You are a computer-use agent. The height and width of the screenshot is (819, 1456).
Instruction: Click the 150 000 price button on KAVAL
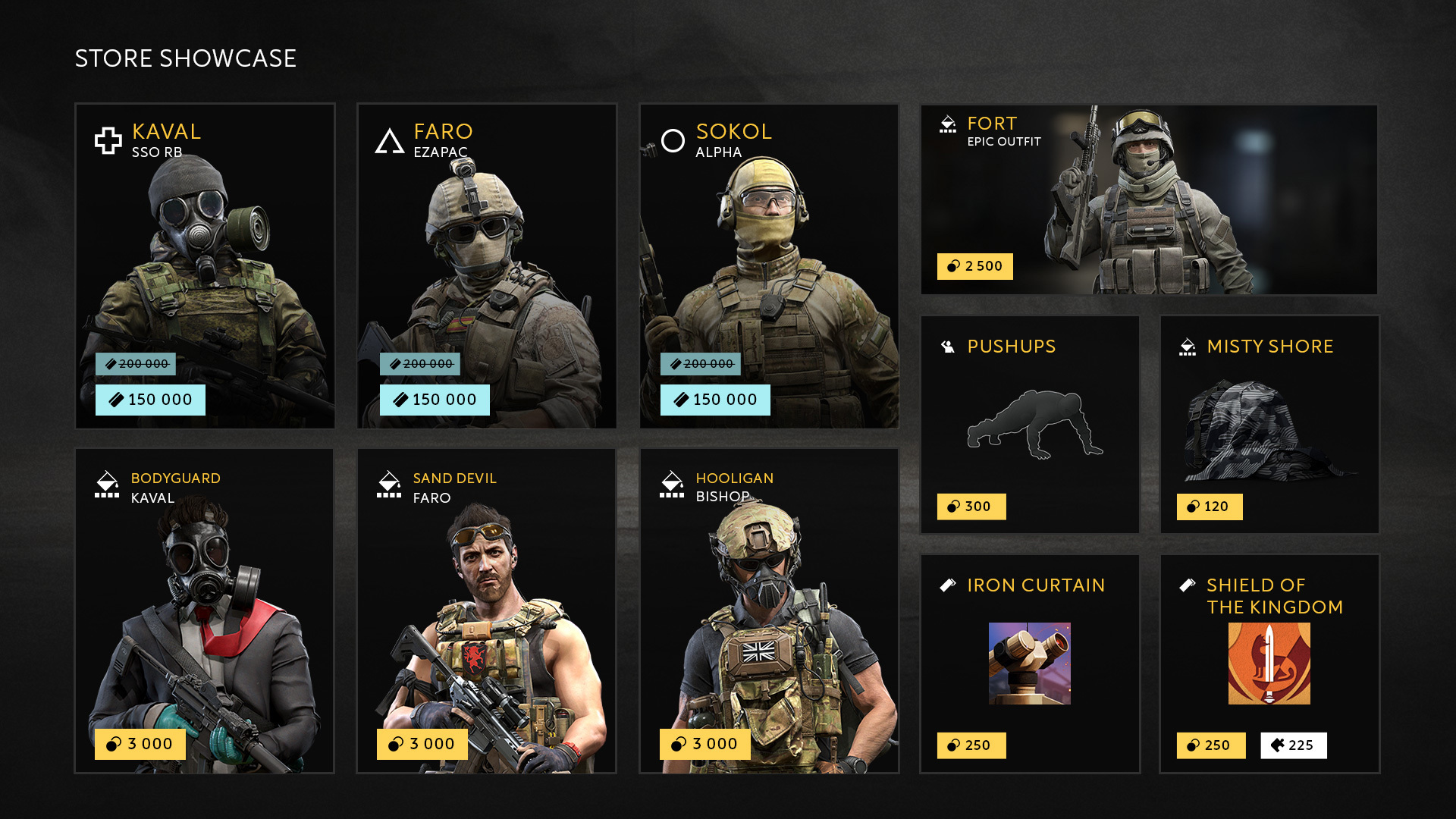click(151, 399)
